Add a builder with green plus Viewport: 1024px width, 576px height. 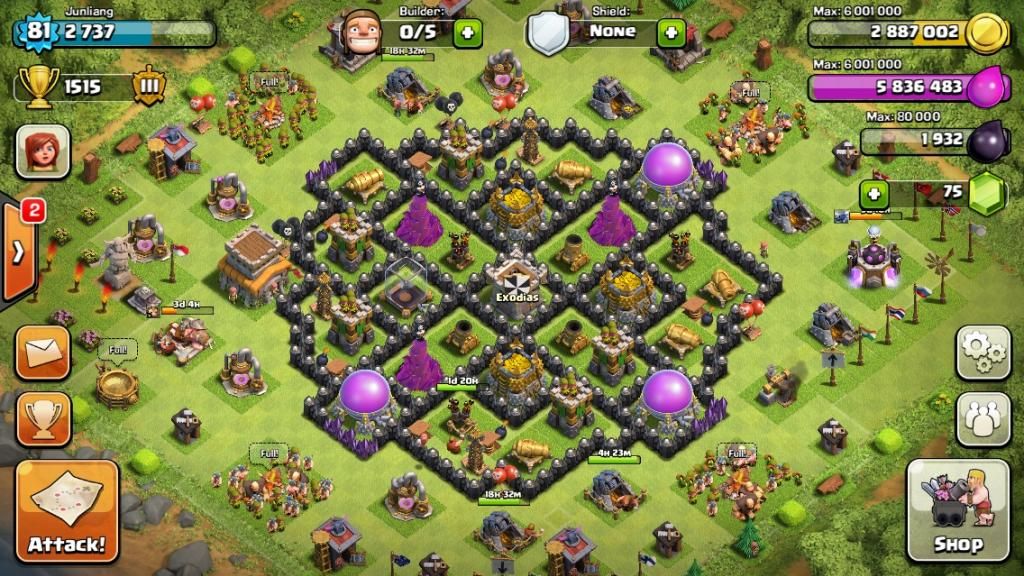(x=467, y=33)
